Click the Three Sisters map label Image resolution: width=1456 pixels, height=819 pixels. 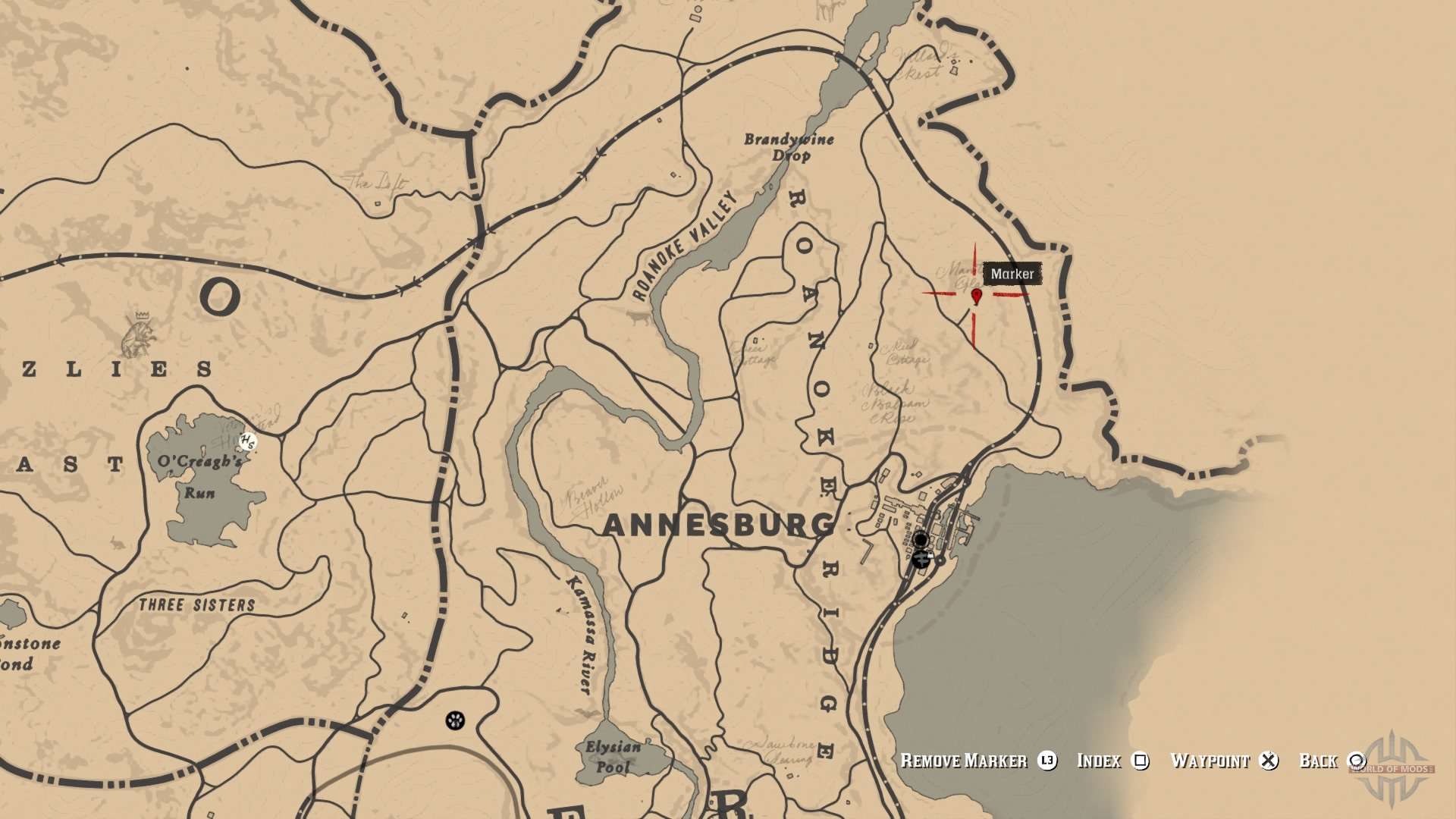198,604
